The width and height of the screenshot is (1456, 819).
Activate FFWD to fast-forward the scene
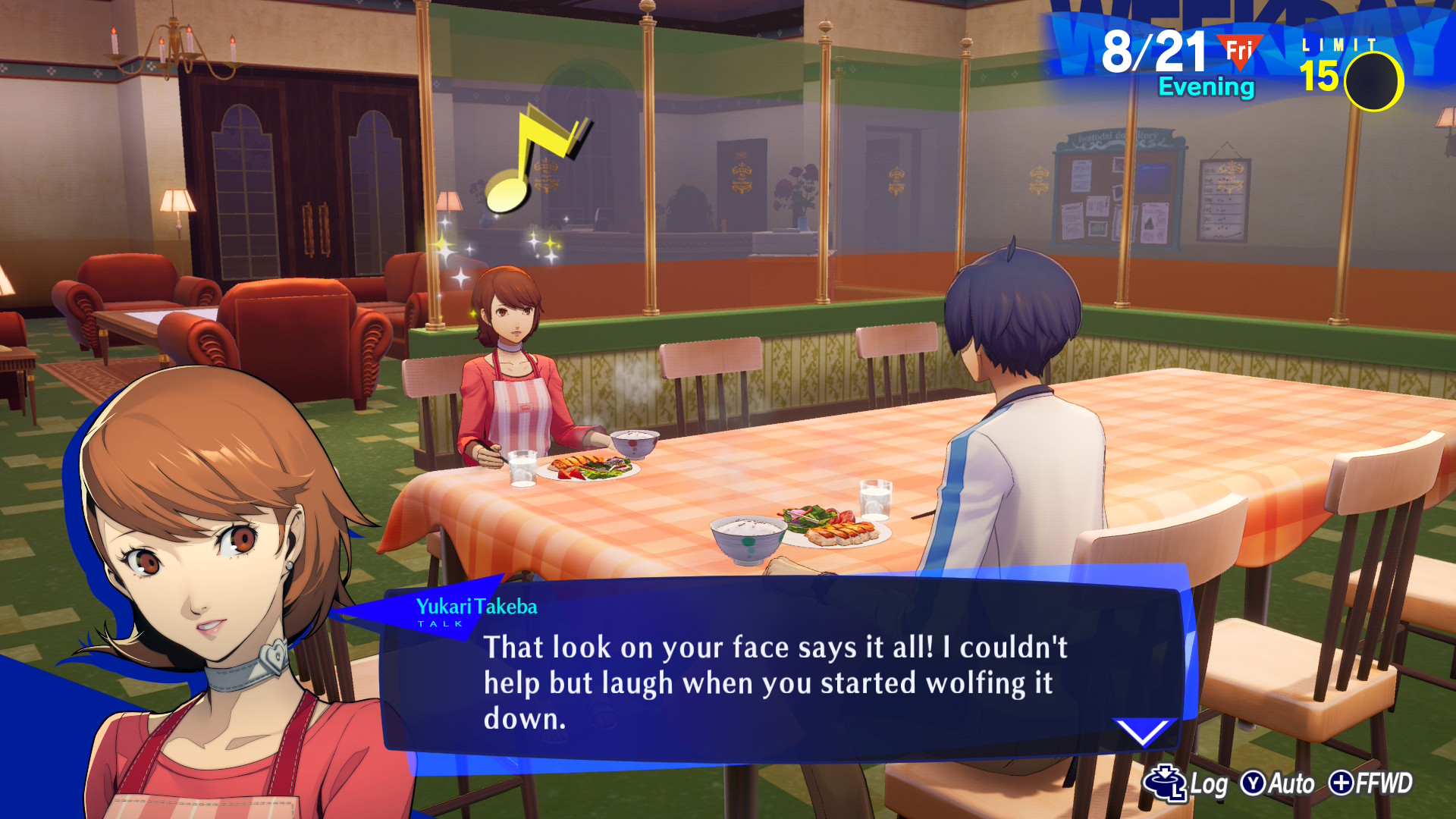point(1371,783)
